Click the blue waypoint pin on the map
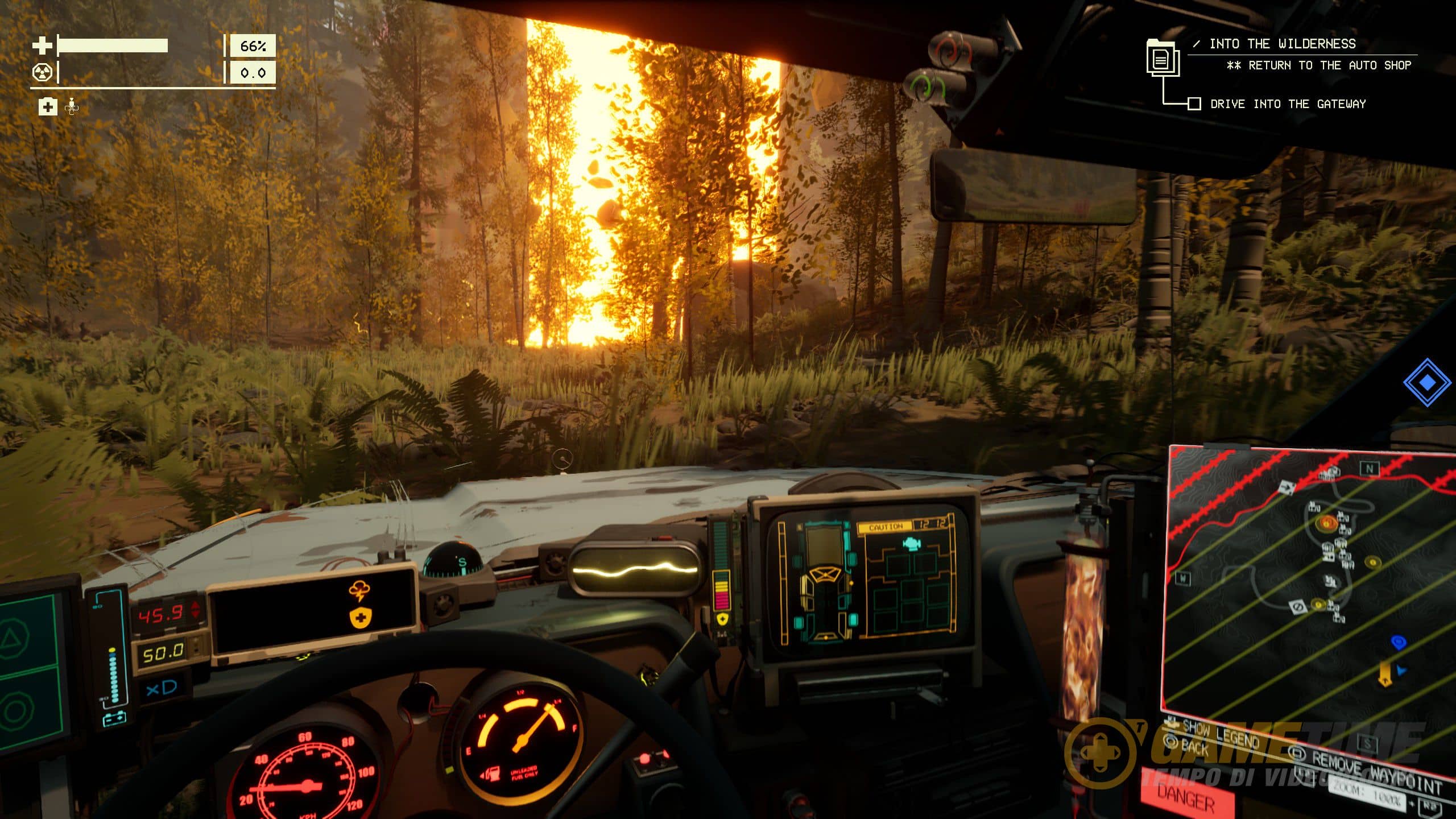This screenshot has width=1456, height=819. 1399,642
